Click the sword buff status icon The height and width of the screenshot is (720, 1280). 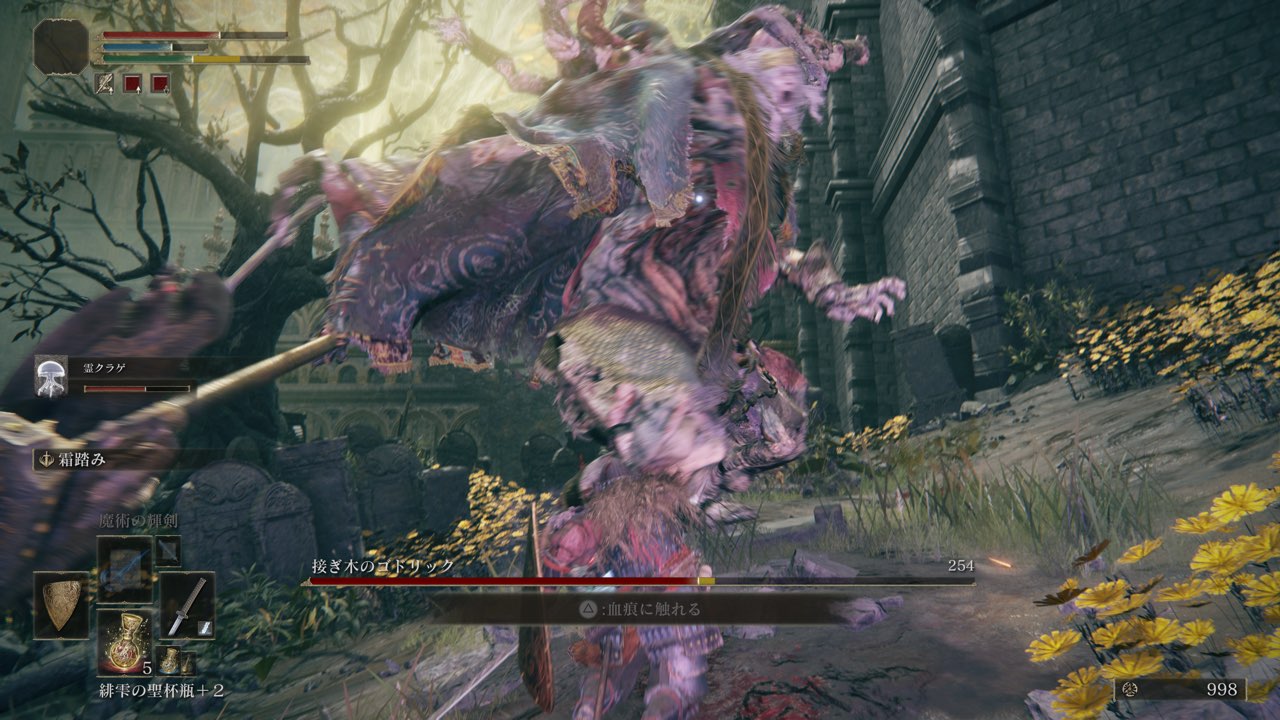105,83
